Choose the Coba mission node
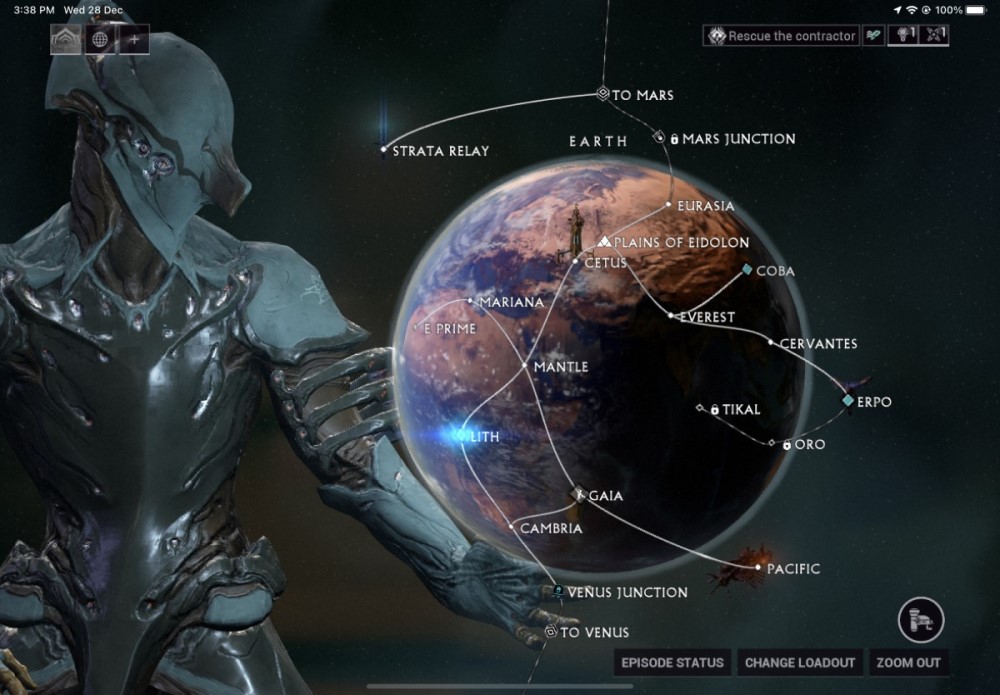The height and width of the screenshot is (695, 1000). [746, 270]
